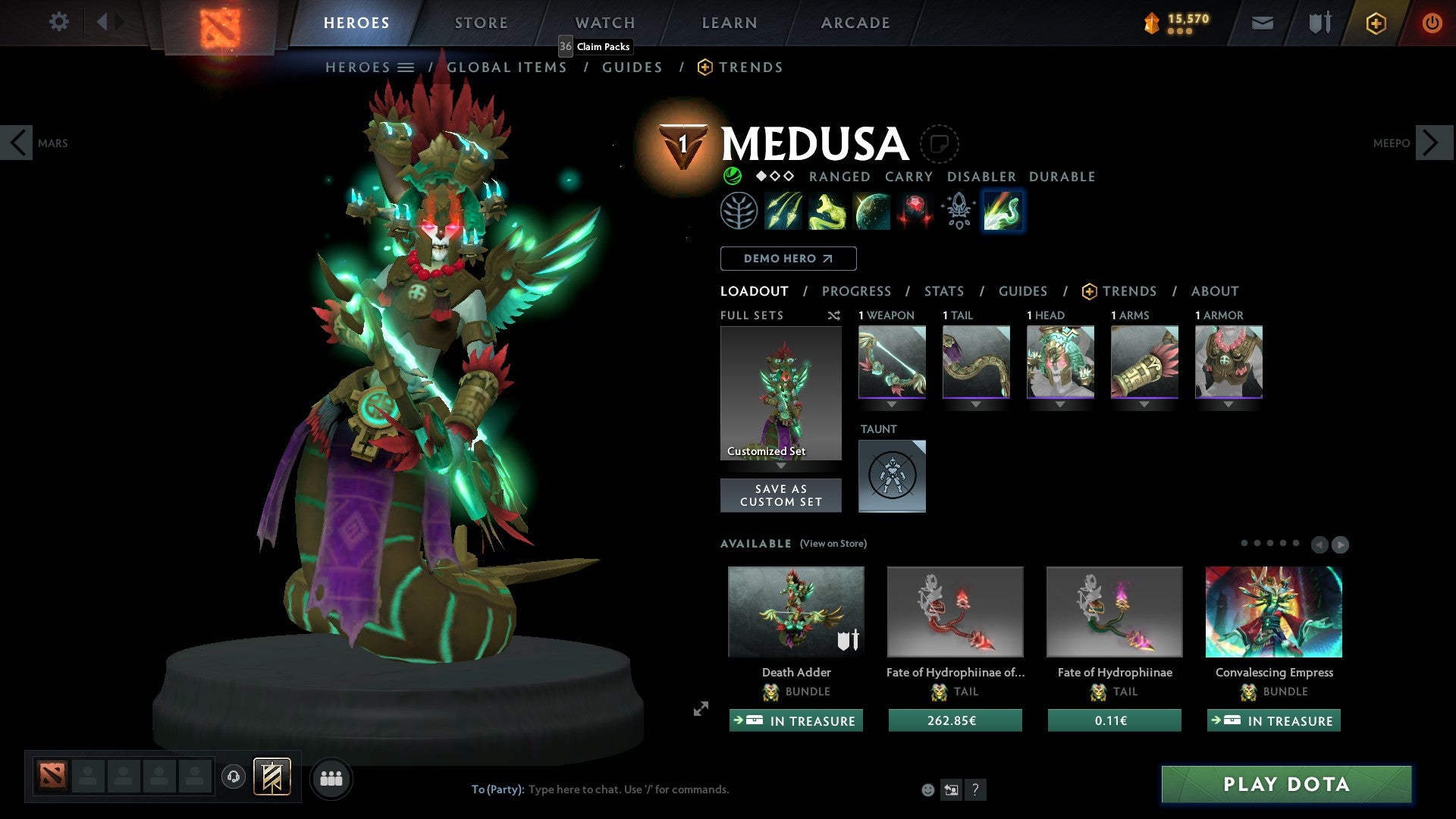
Task: Select the Stone Gaze ability icon
Action: click(914, 211)
